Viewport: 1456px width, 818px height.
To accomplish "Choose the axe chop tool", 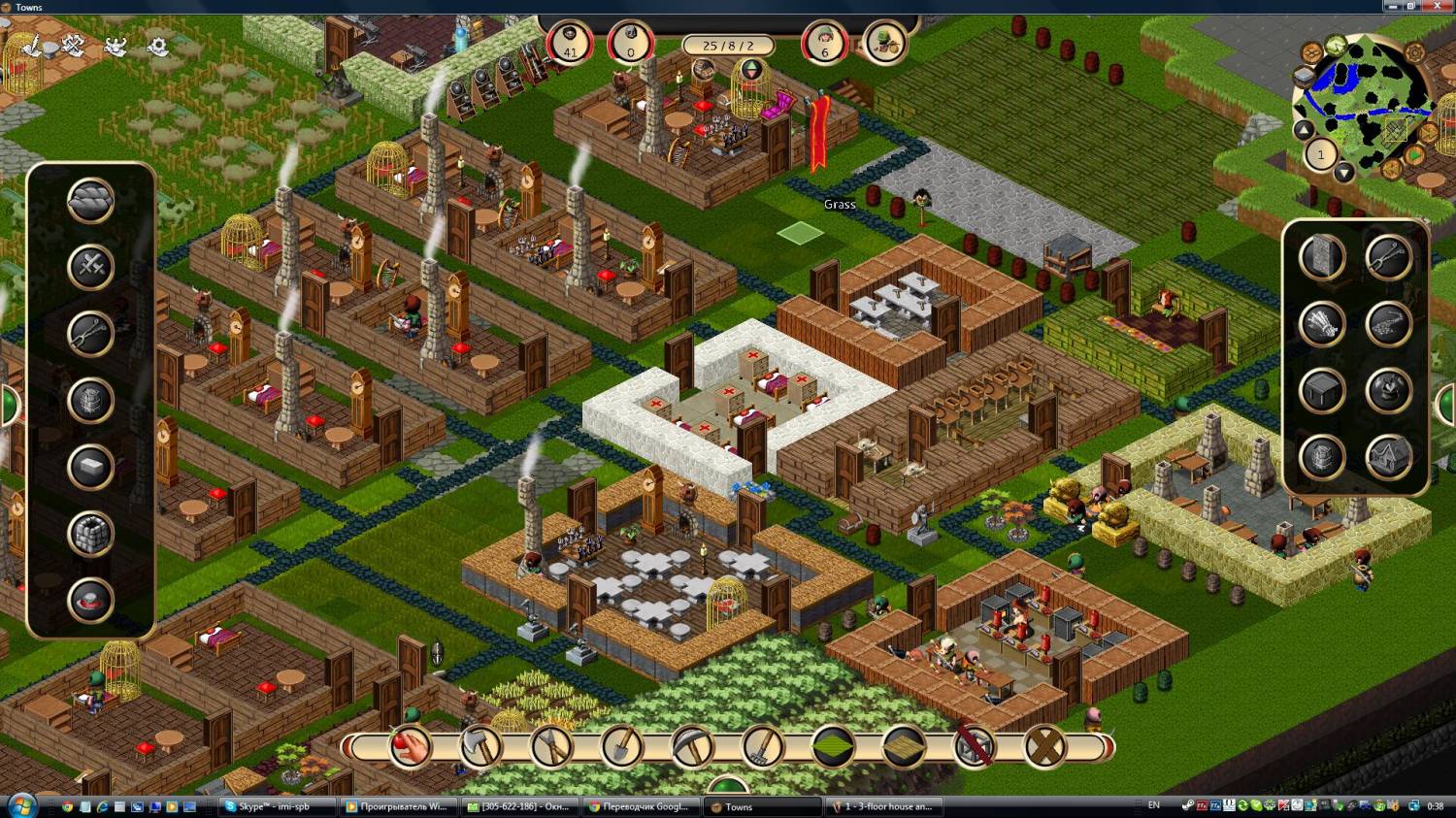I will click(x=481, y=747).
